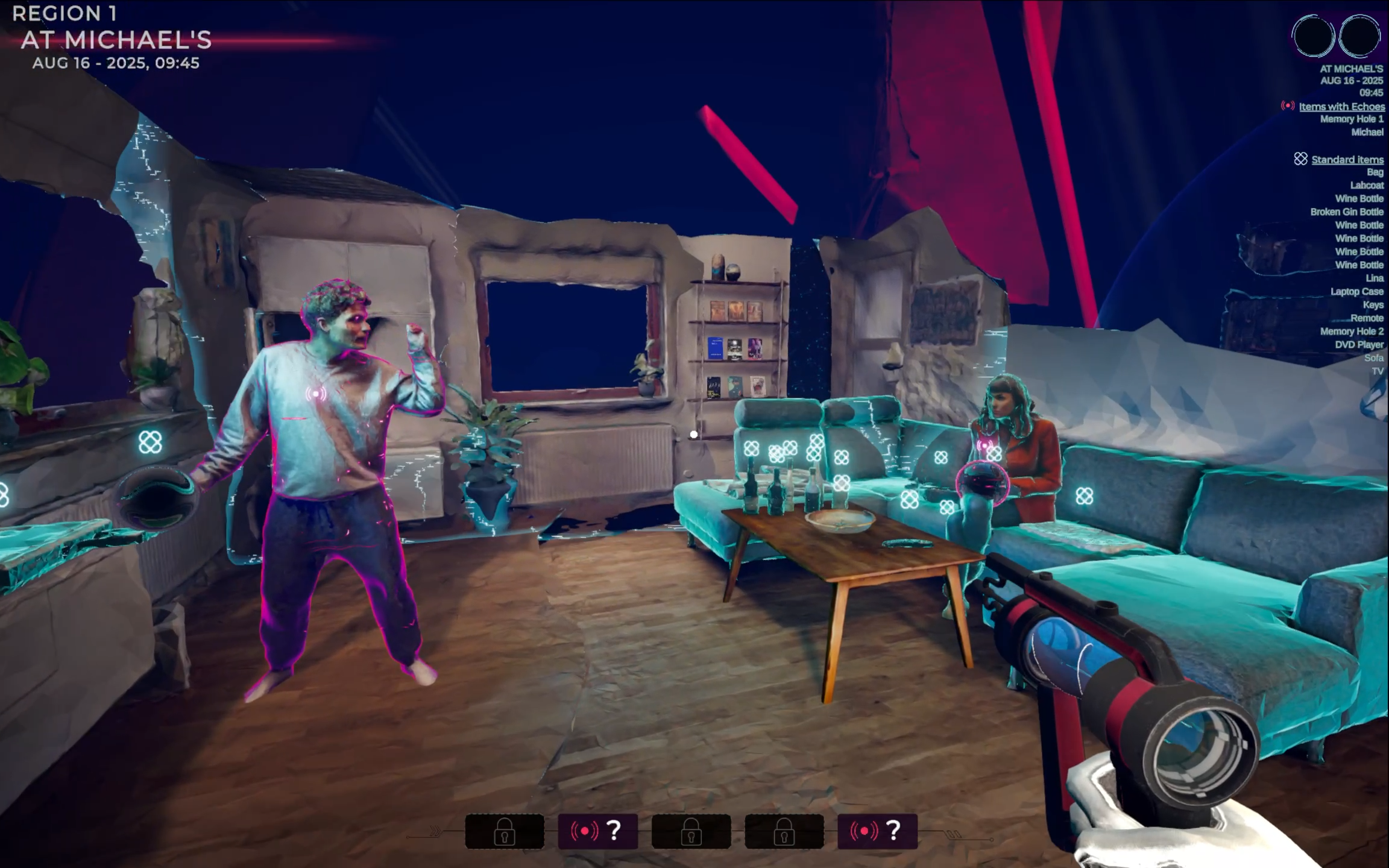Screen dimensions: 1389x868
Task: Select the Items with Echoes heading
Action: [1341, 107]
